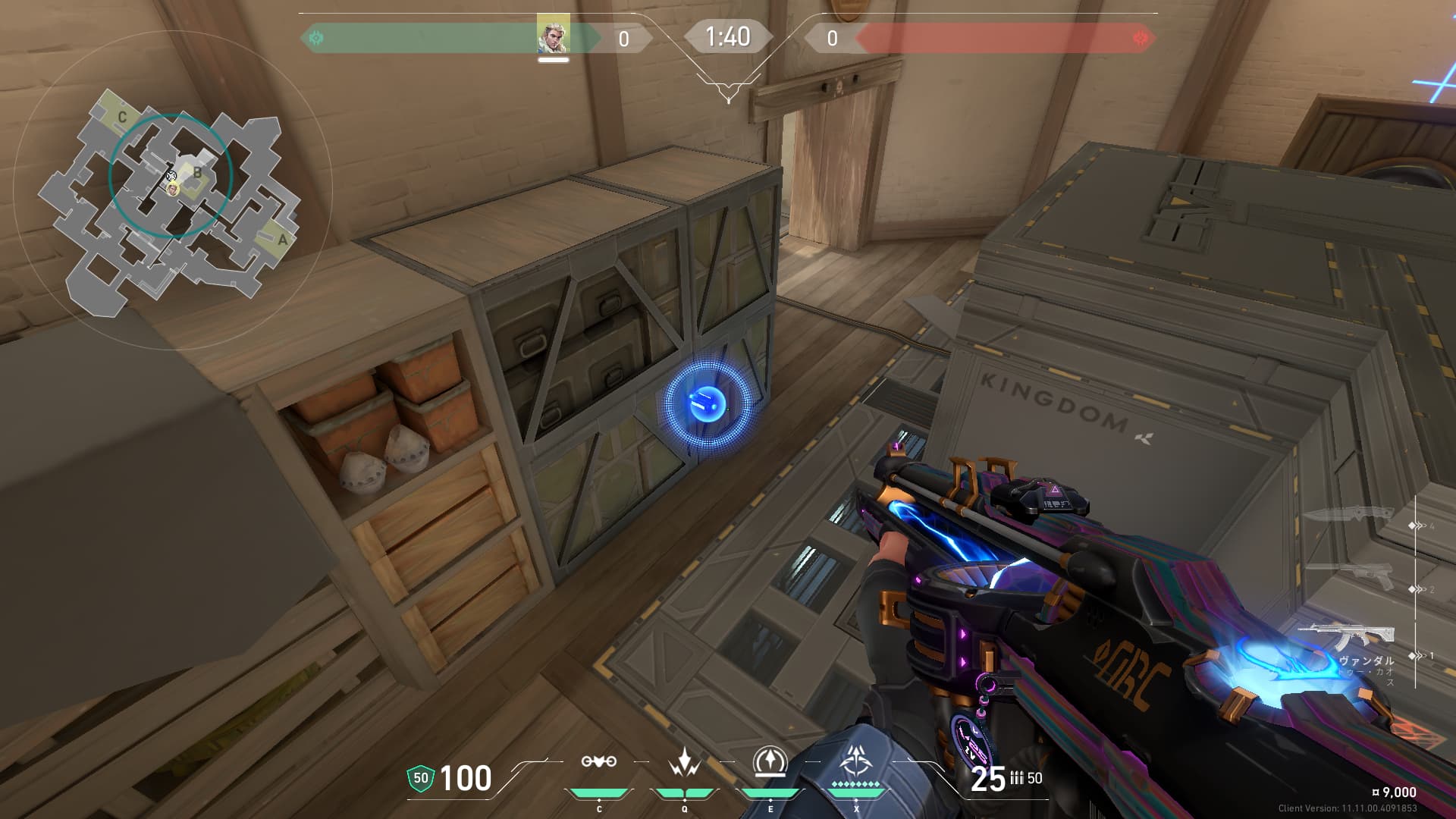Trigger the Hunter's Fury ultimate icon

click(x=856, y=761)
